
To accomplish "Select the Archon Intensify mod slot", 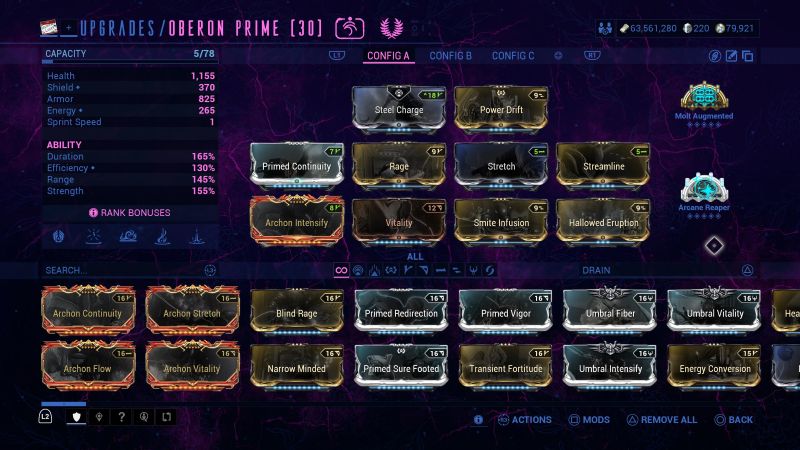I will [296, 221].
